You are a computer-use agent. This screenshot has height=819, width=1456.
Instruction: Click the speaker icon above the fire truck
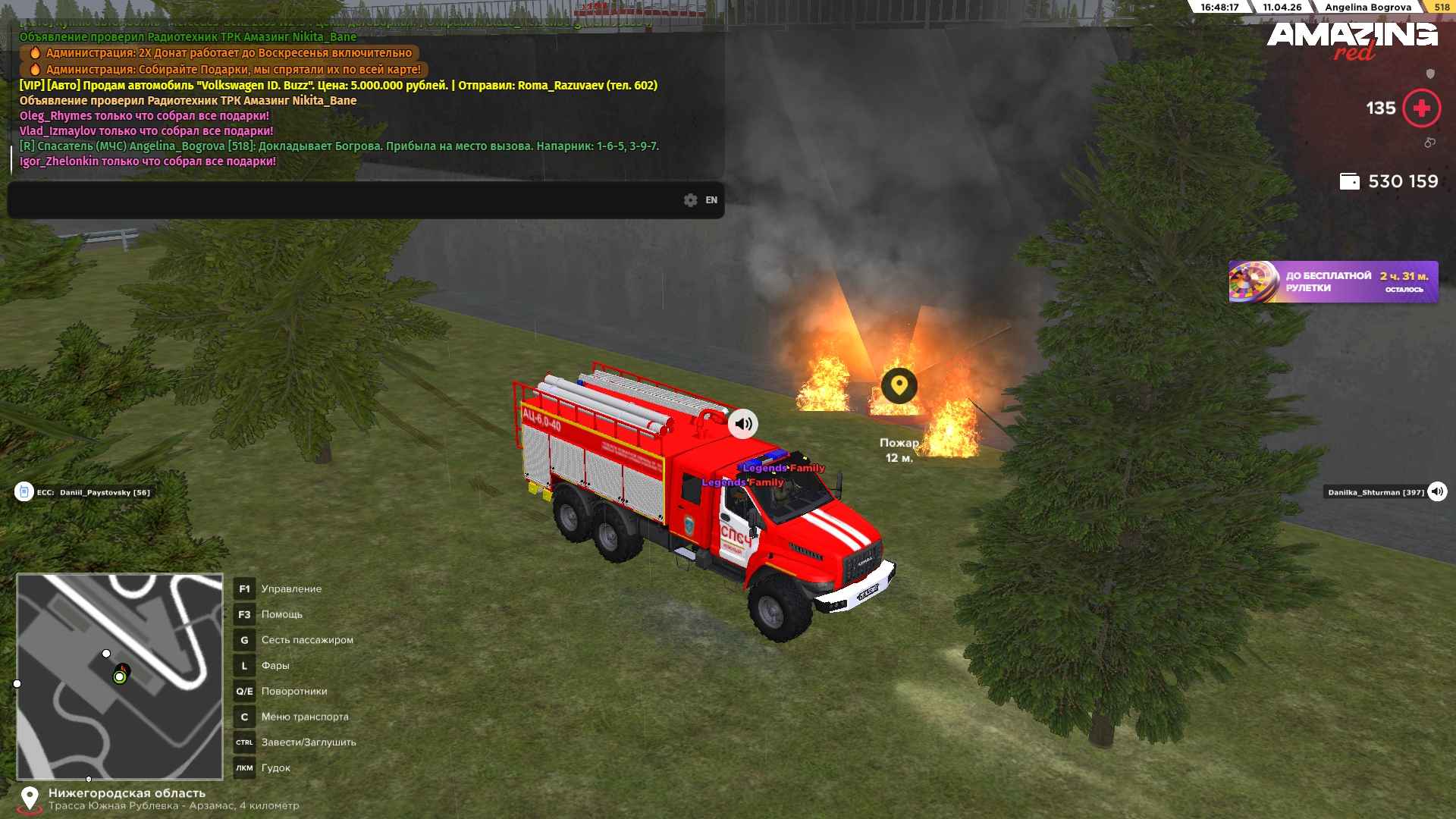(743, 424)
